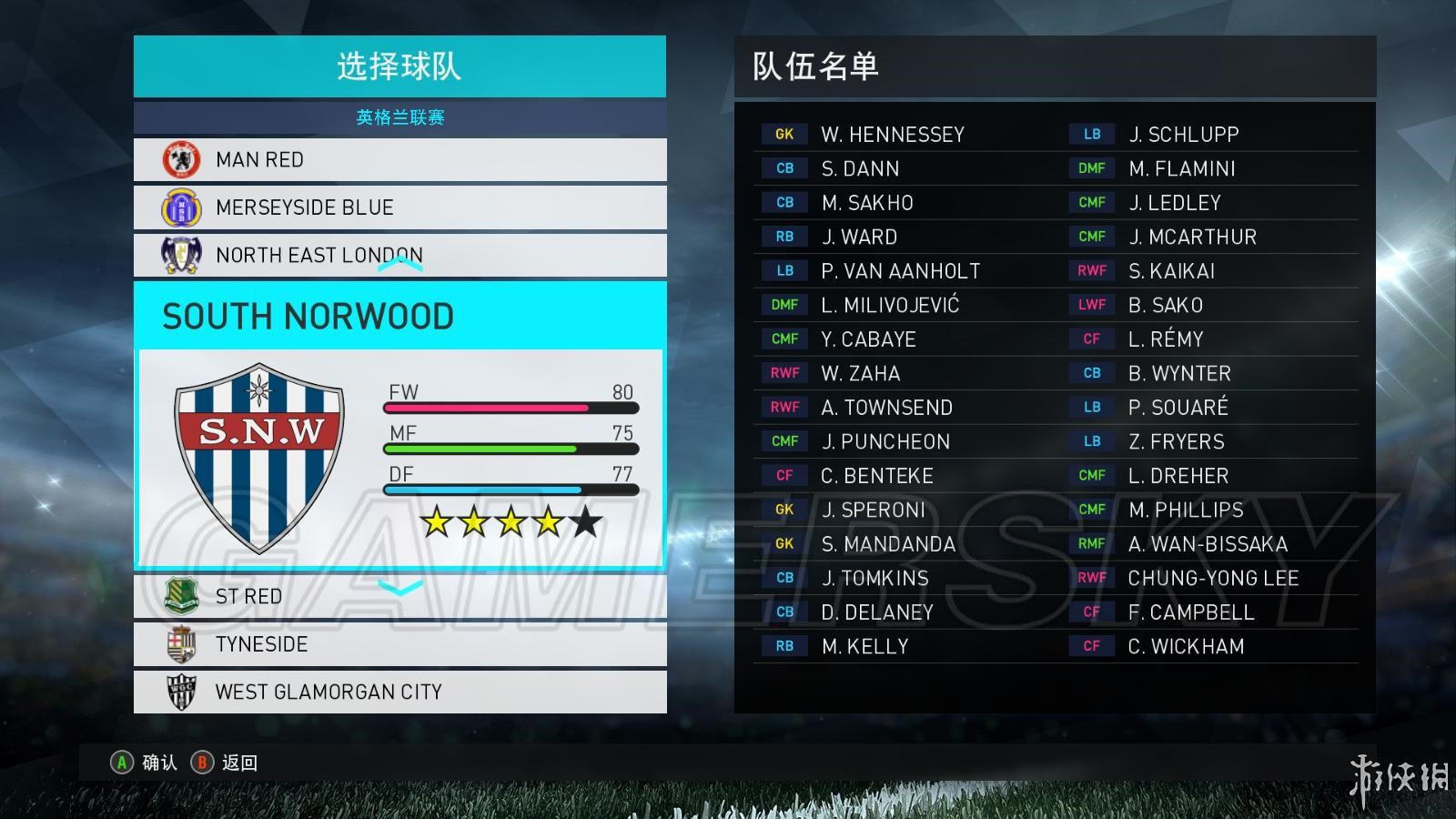Click the Man Red team crest

(x=181, y=159)
